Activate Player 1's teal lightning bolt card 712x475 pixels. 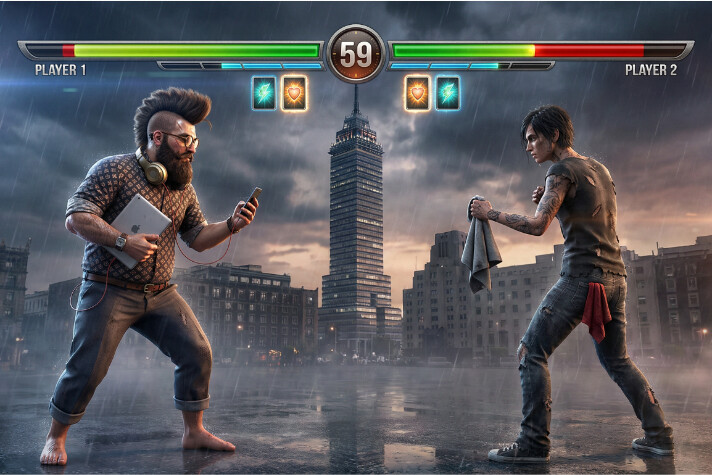click(x=264, y=93)
